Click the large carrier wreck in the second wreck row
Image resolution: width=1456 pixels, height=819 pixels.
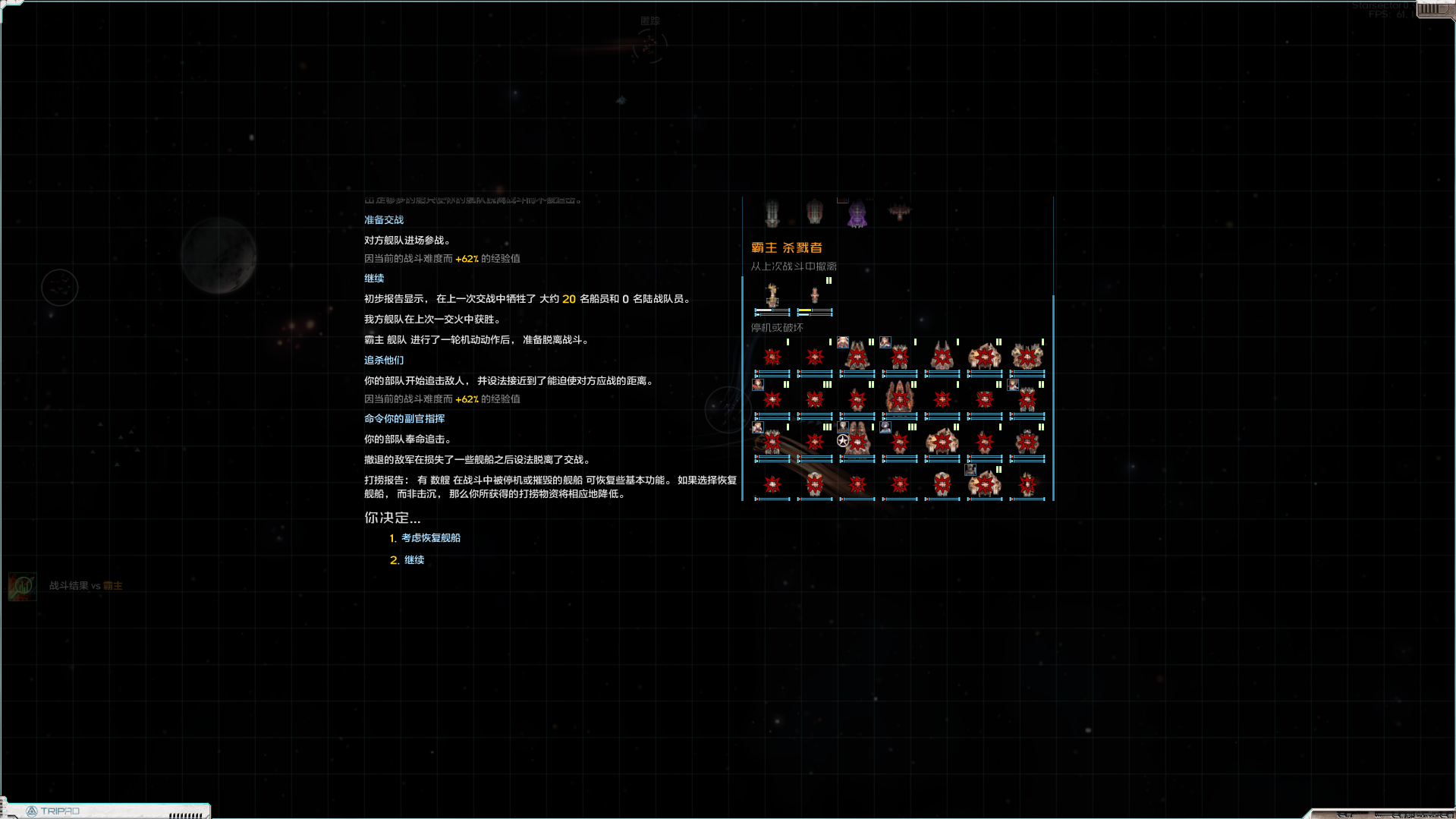[899, 398]
